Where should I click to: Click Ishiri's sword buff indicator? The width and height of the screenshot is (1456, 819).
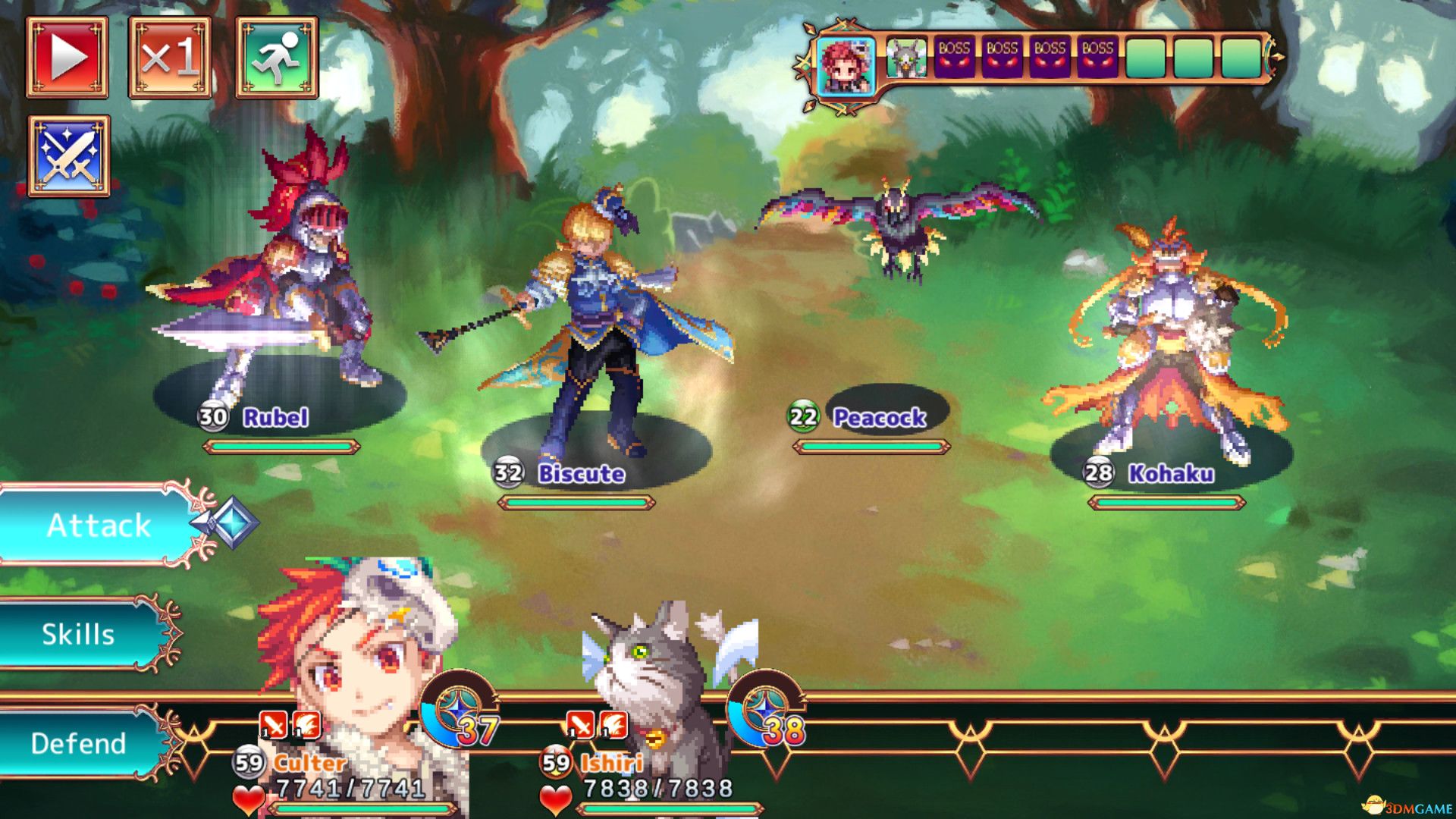tap(580, 725)
